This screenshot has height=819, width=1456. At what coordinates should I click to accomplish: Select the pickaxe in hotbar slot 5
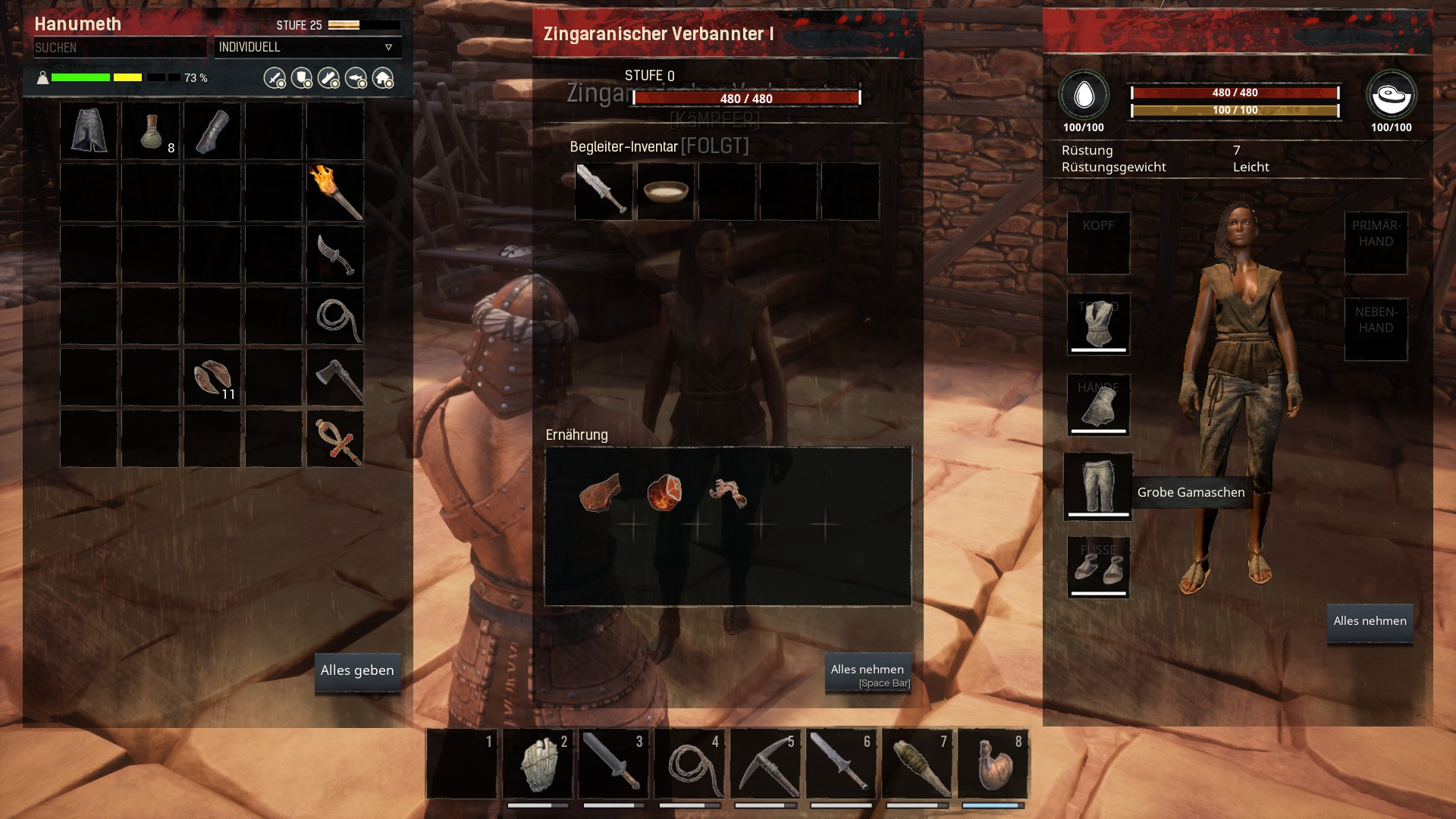click(x=765, y=764)
